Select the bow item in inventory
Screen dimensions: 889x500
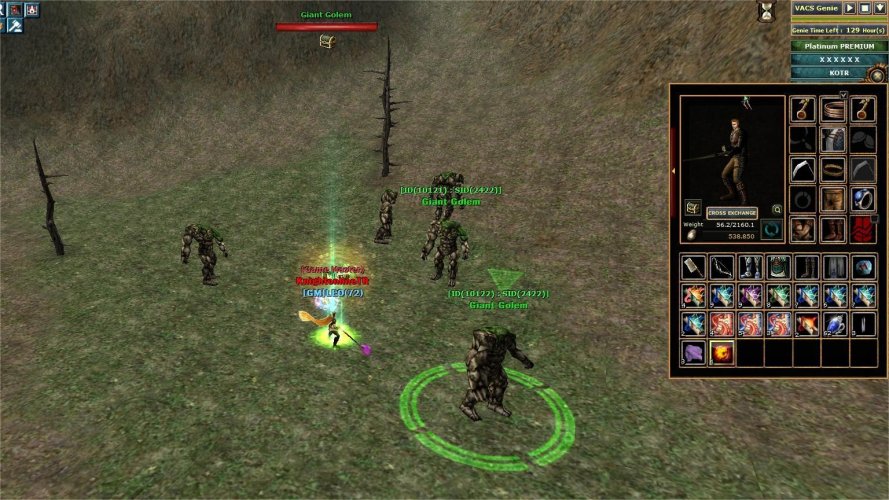pyautogui.click(x=721, y=267)
